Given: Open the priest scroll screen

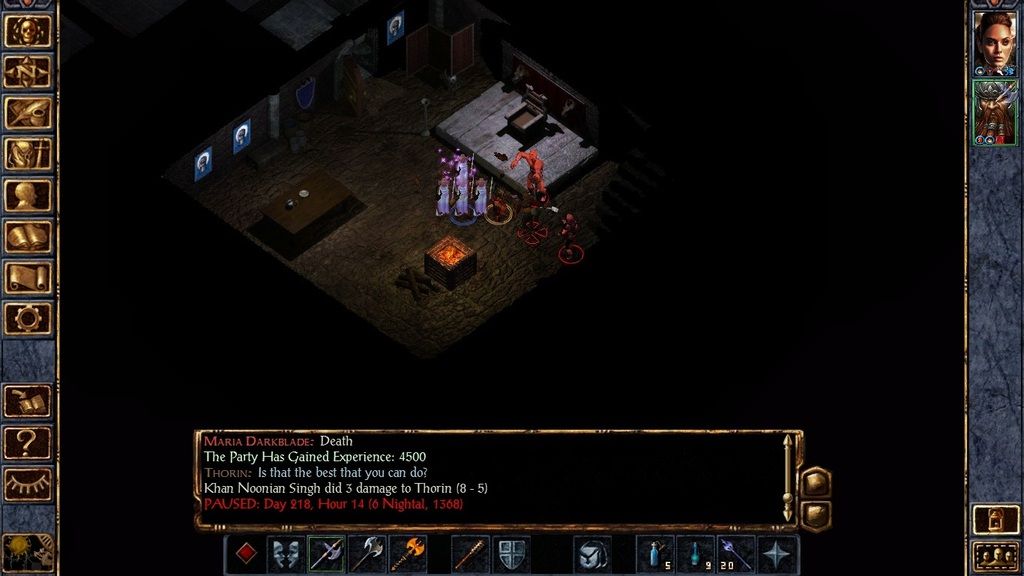Looking at the screenshot, I should [27, 277].
